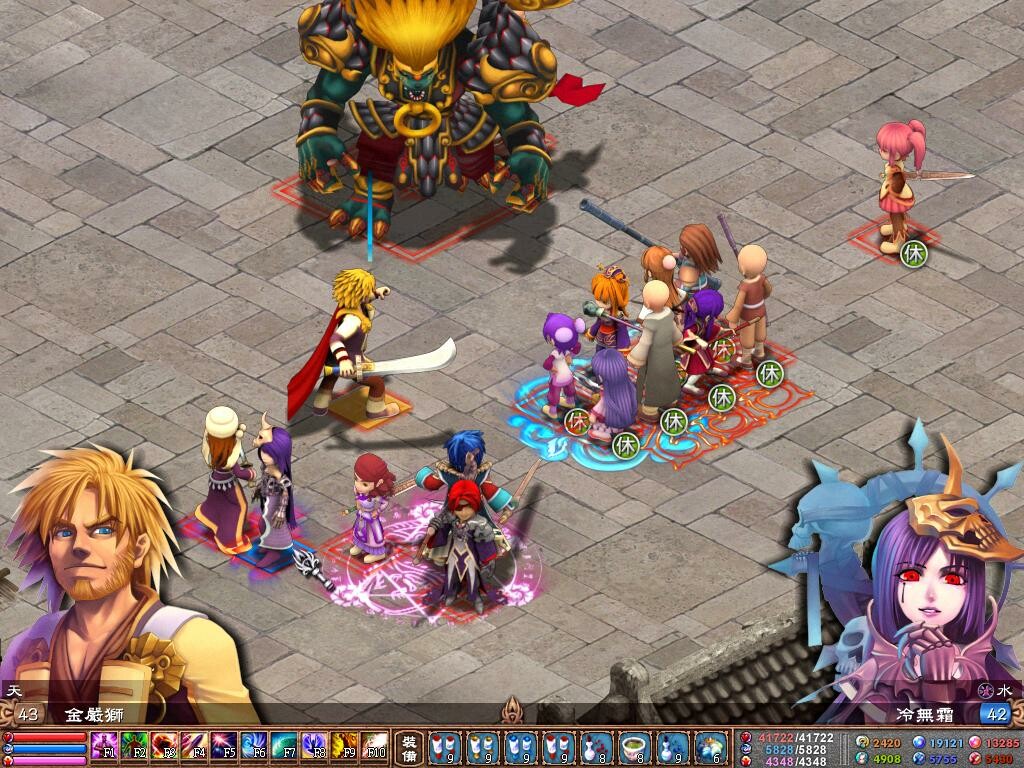Activate the F8 blue wings skill
This screenshot has height=768, width=1024.
coord(314,745)
